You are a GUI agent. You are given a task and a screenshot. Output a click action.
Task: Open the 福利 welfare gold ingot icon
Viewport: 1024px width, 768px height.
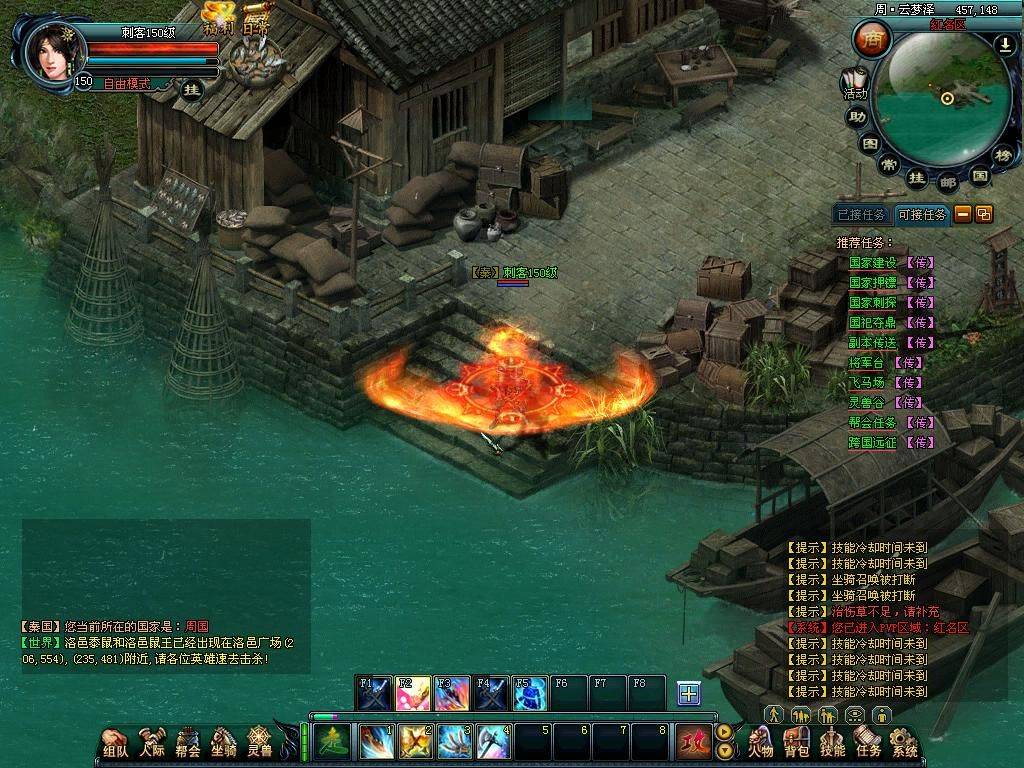(x=218, y=18)
